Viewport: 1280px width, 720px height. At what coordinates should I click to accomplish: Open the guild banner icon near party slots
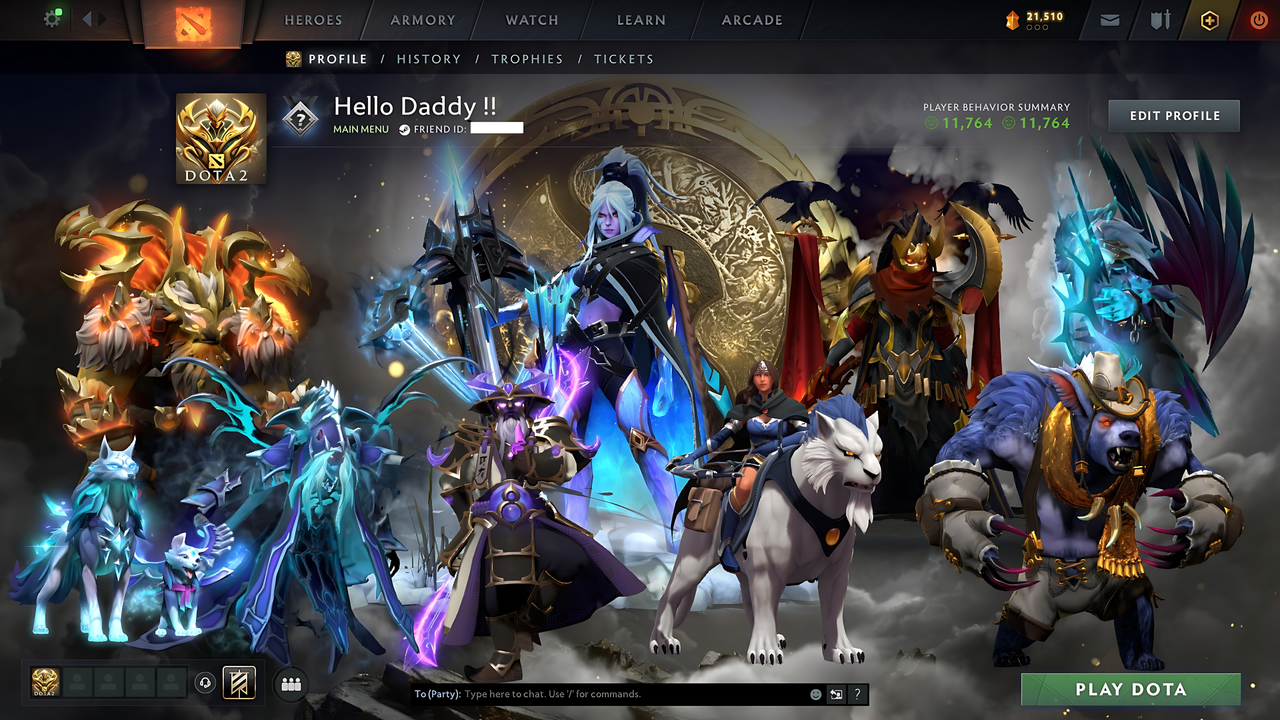click(x=239, y=682)
